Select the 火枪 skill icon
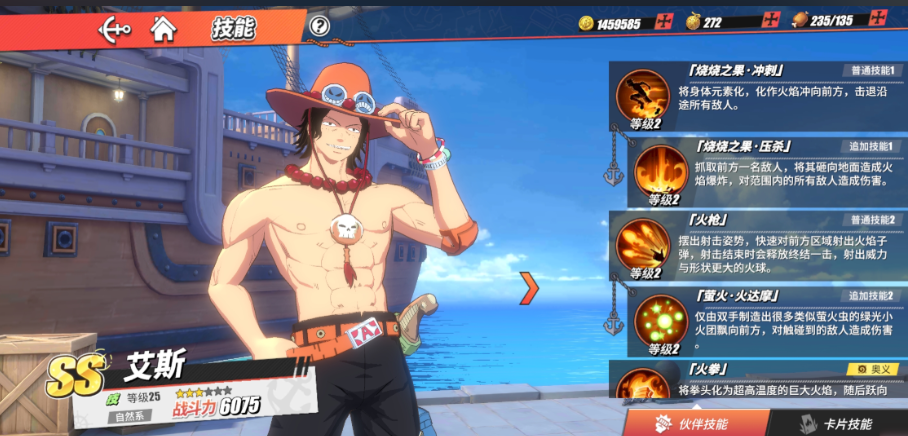This screenshot has width=908, height=436. pos(642,243)
